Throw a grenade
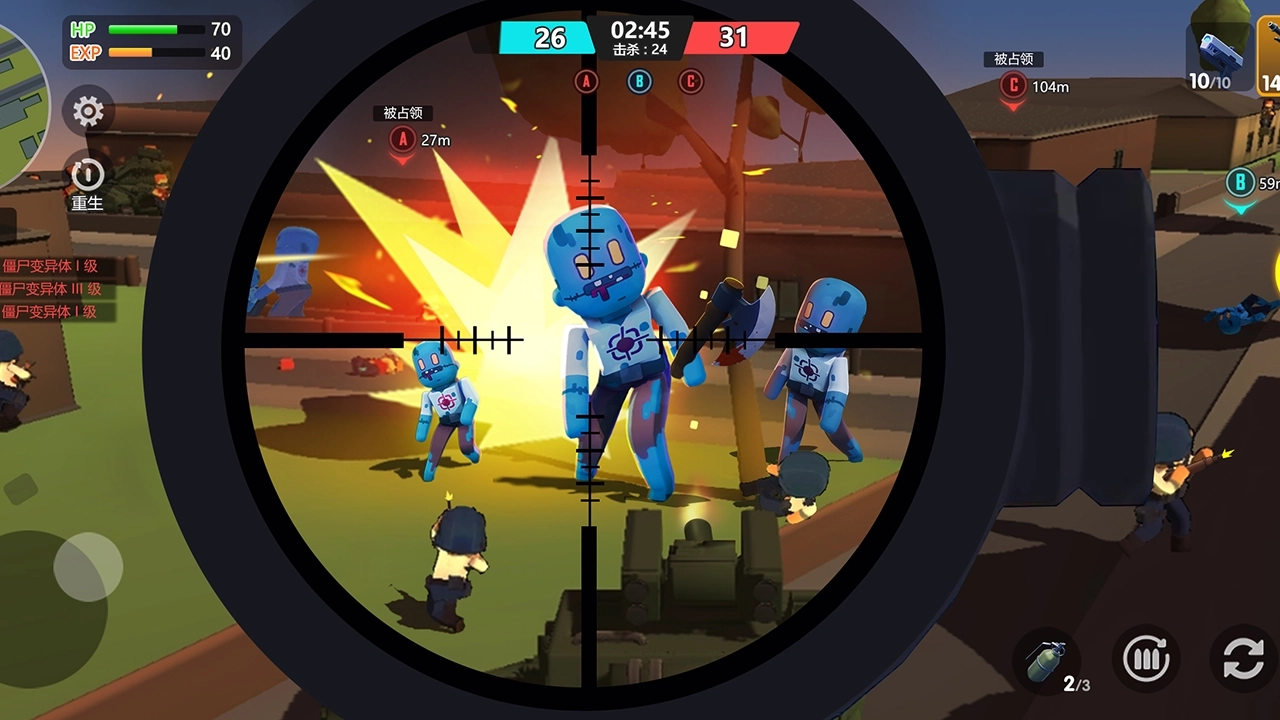This screenshot has height=720, width=1280. pos(1046,661)
